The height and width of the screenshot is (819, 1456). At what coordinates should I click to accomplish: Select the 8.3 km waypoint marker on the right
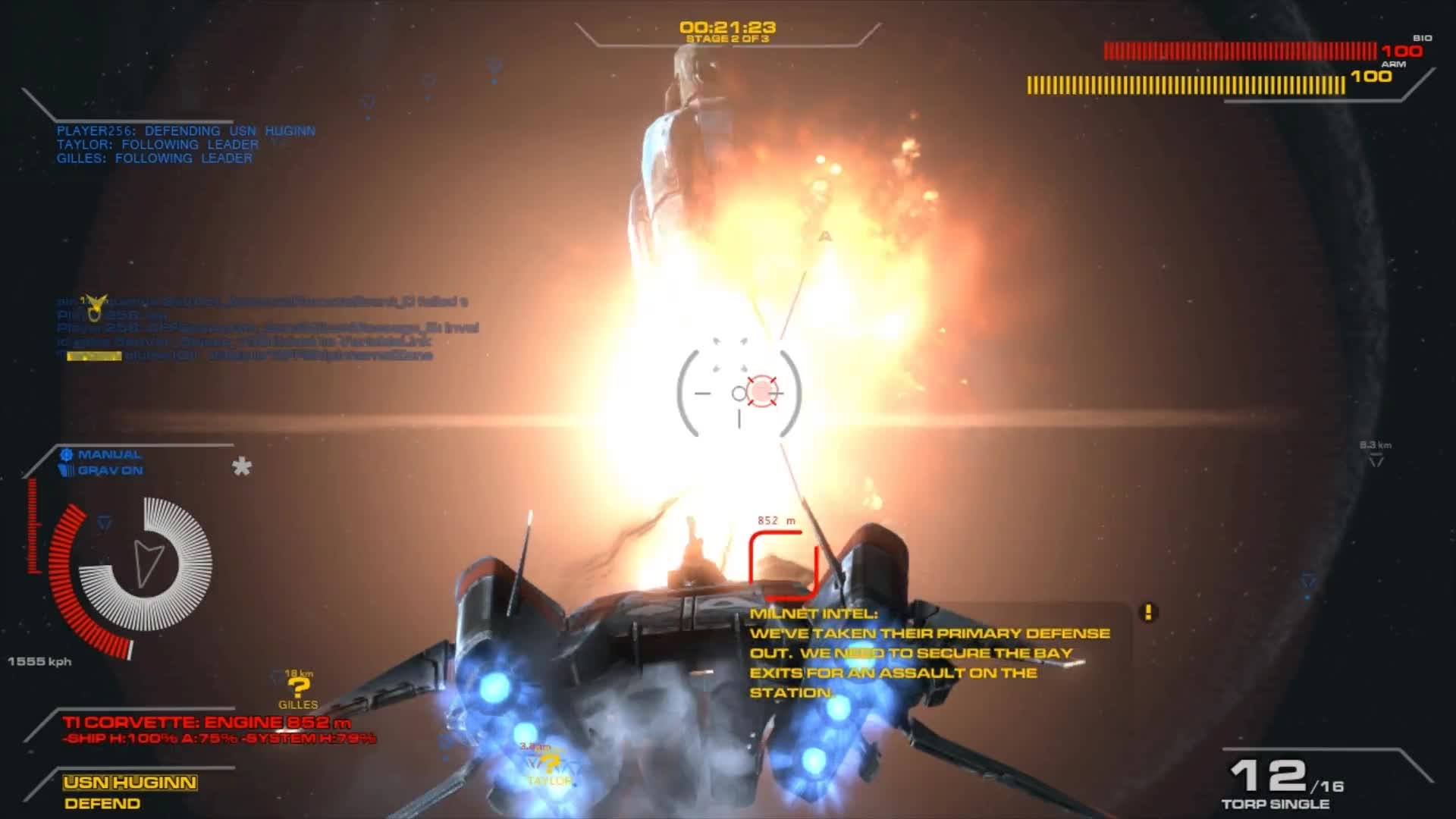click(x=1377, y=455)
